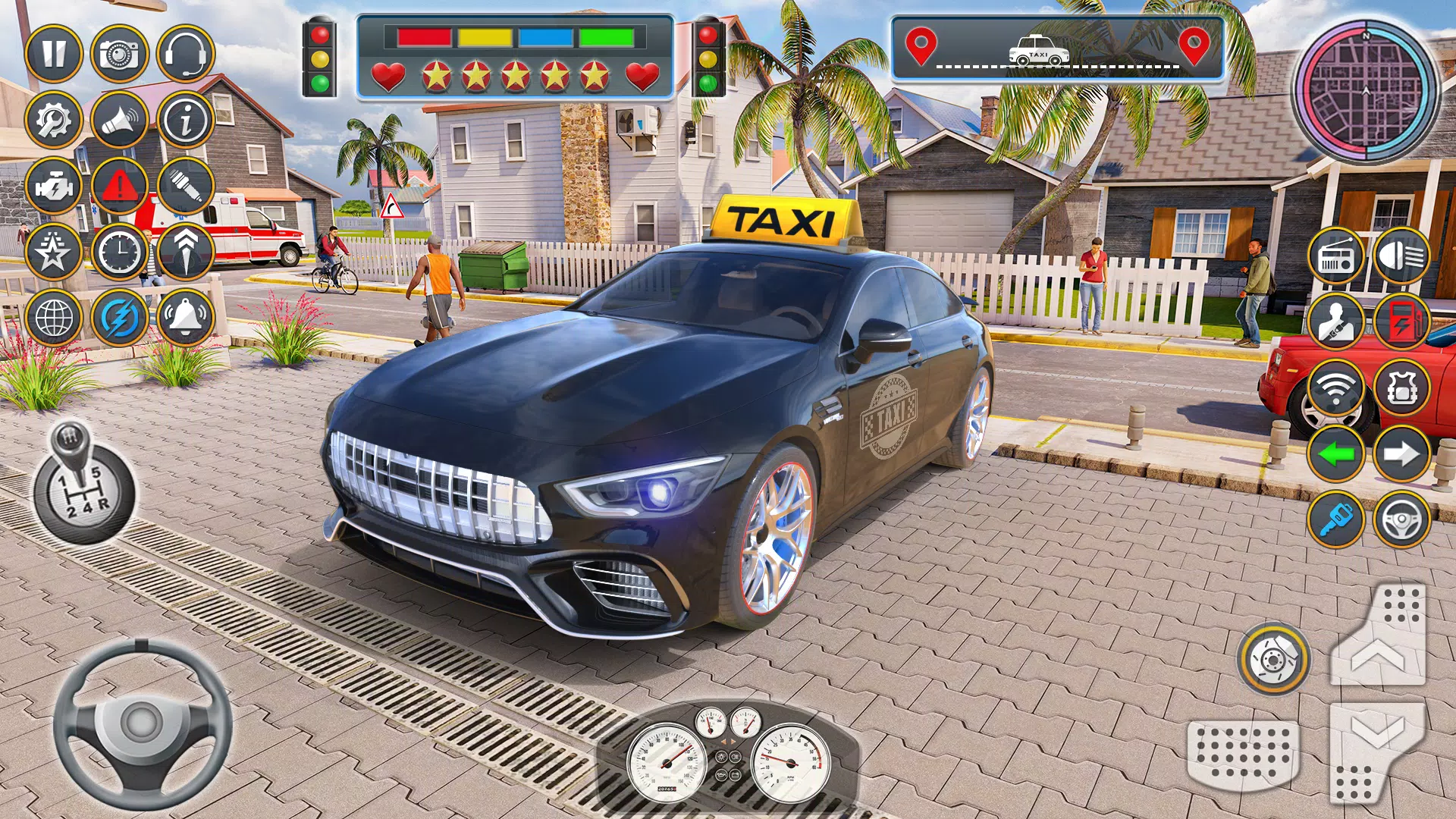Open the gear and wrench settings
1456x819 pixels.
click(53, 120)
